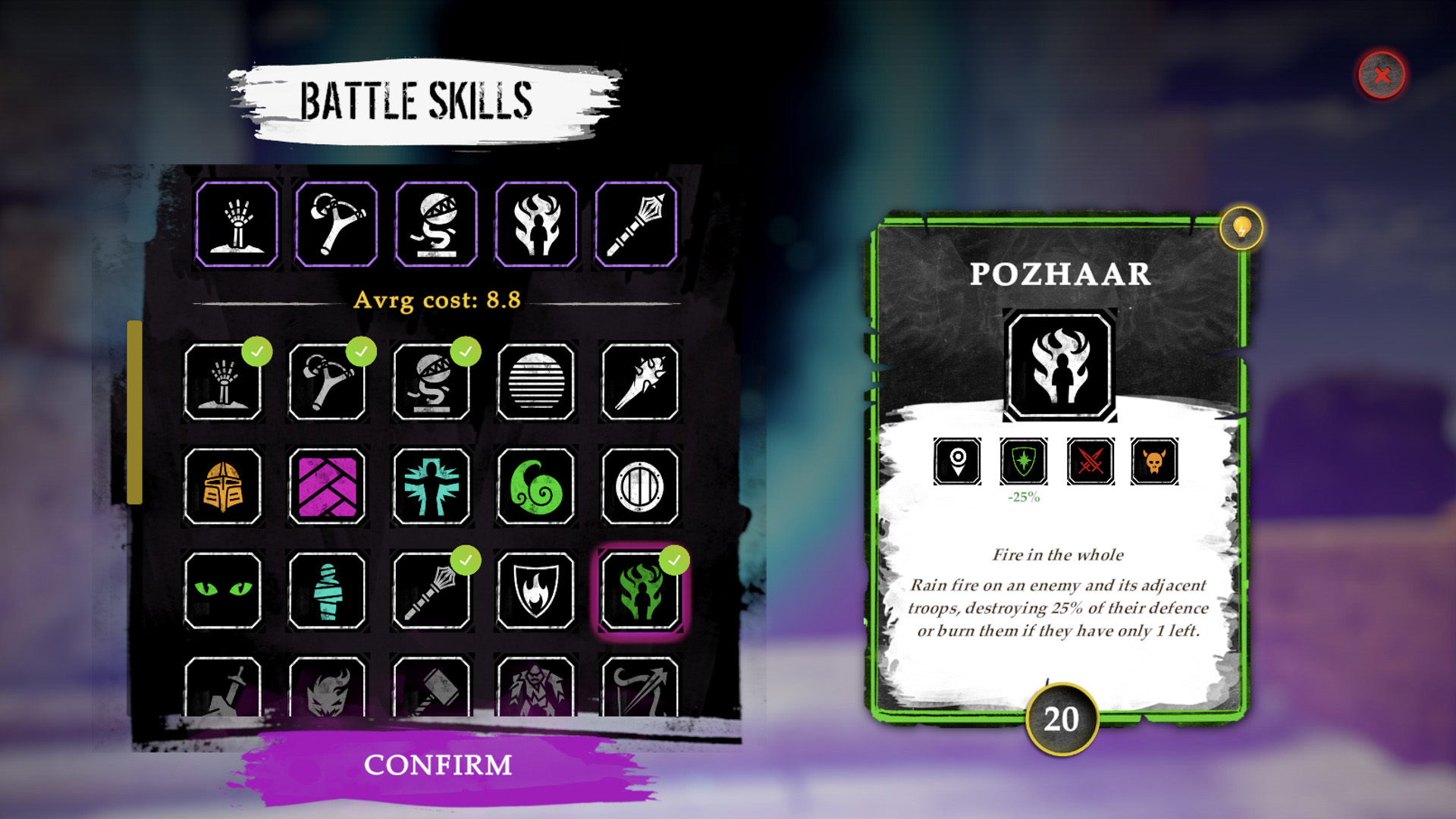
Task: Choose the green cat eyes skill
Action: (x=223, y=590)
